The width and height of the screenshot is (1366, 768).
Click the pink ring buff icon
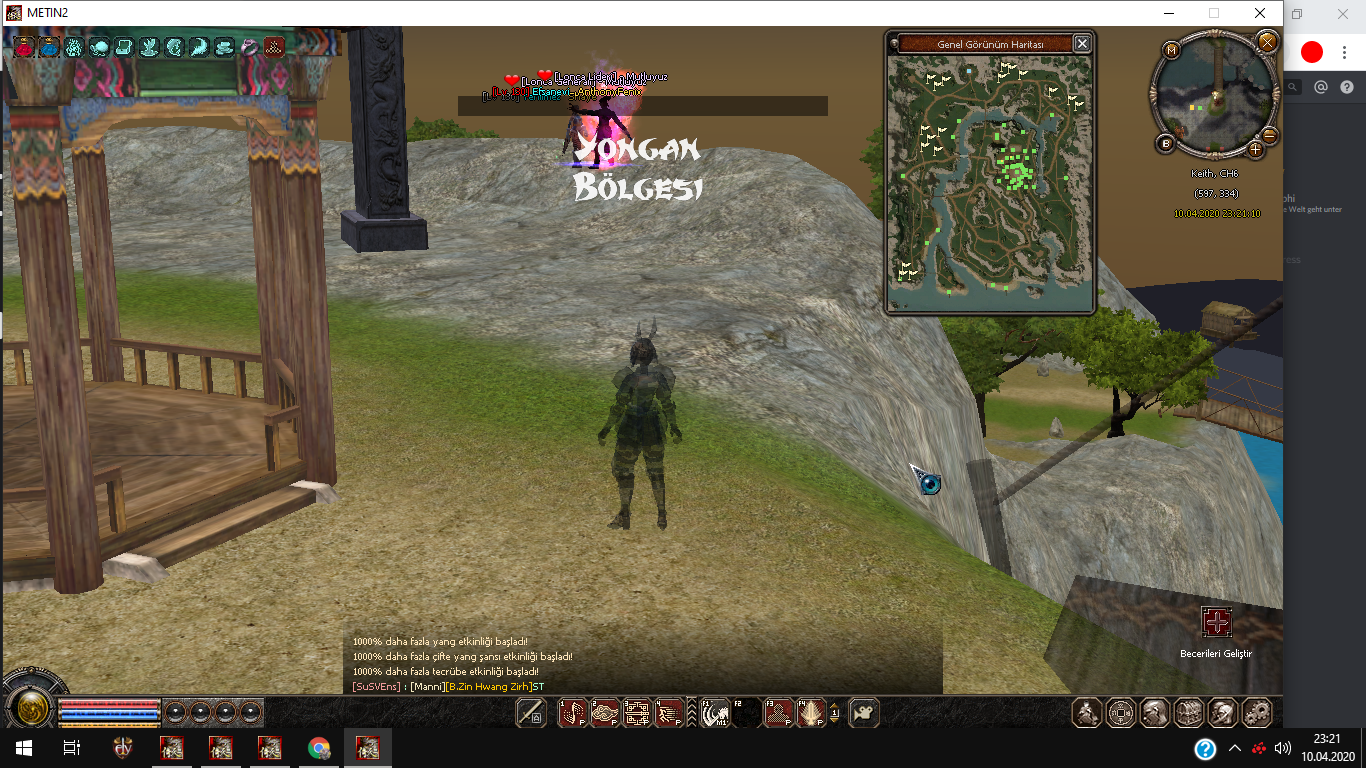[x=249, y=46]
